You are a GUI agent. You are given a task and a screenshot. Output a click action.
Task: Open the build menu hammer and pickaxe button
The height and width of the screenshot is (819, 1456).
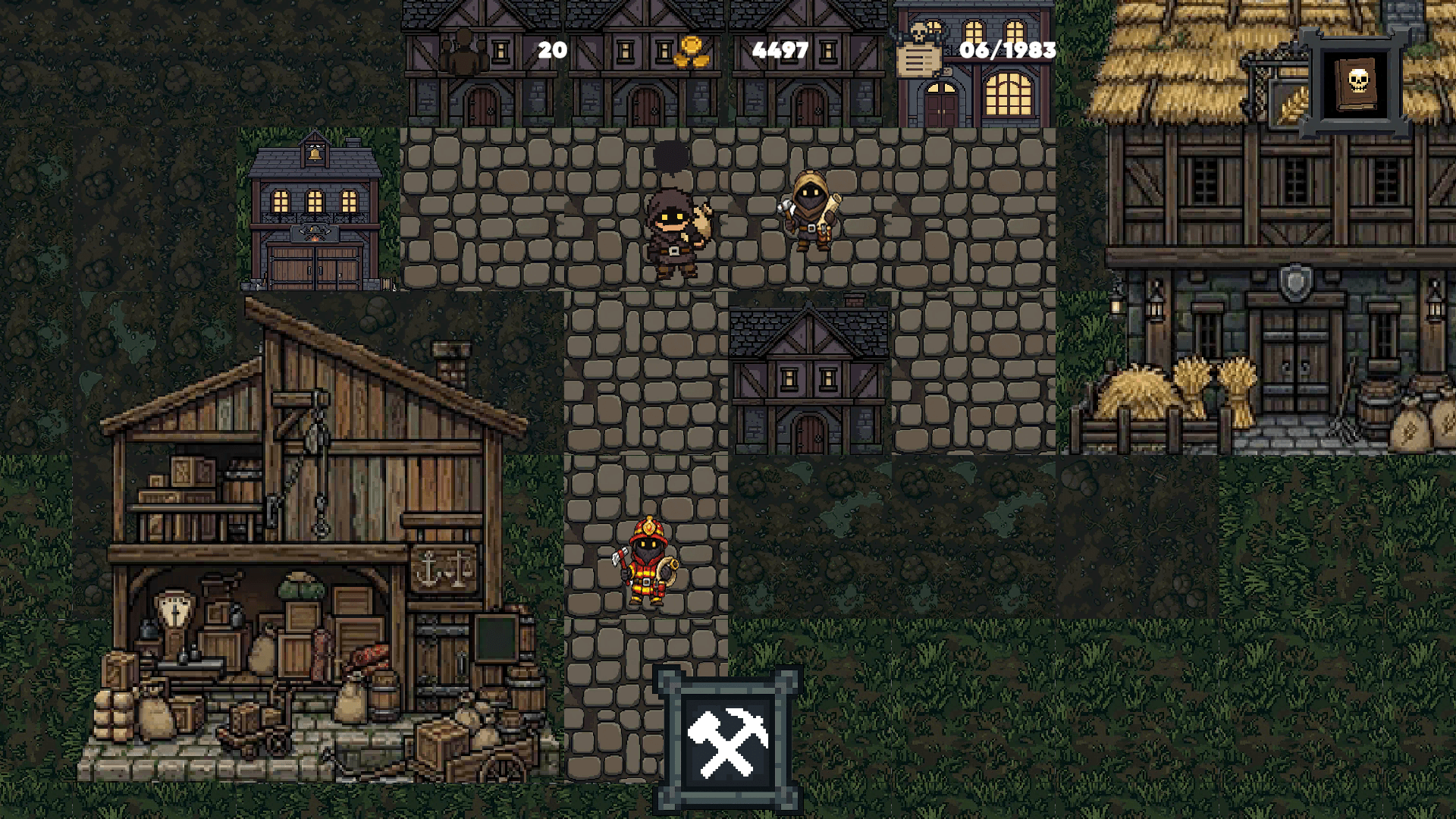(x=727, y=741)
